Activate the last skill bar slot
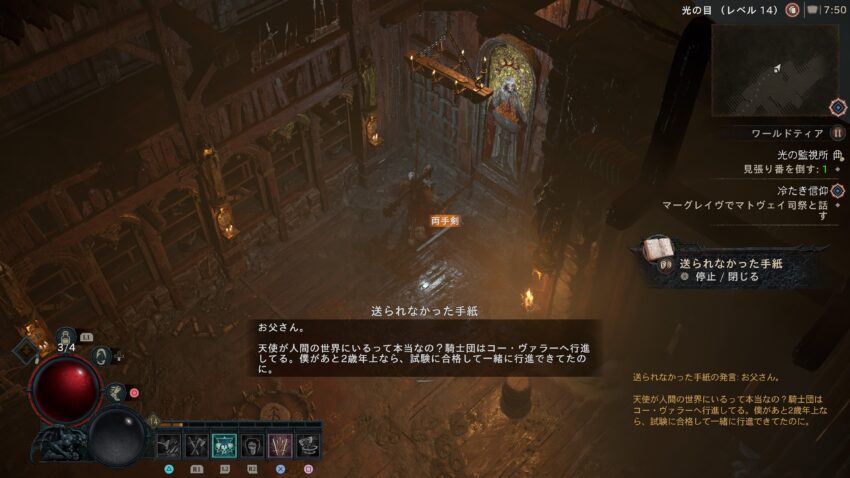The height and width of the screenshot is (478, 850). tap(308, 445)
